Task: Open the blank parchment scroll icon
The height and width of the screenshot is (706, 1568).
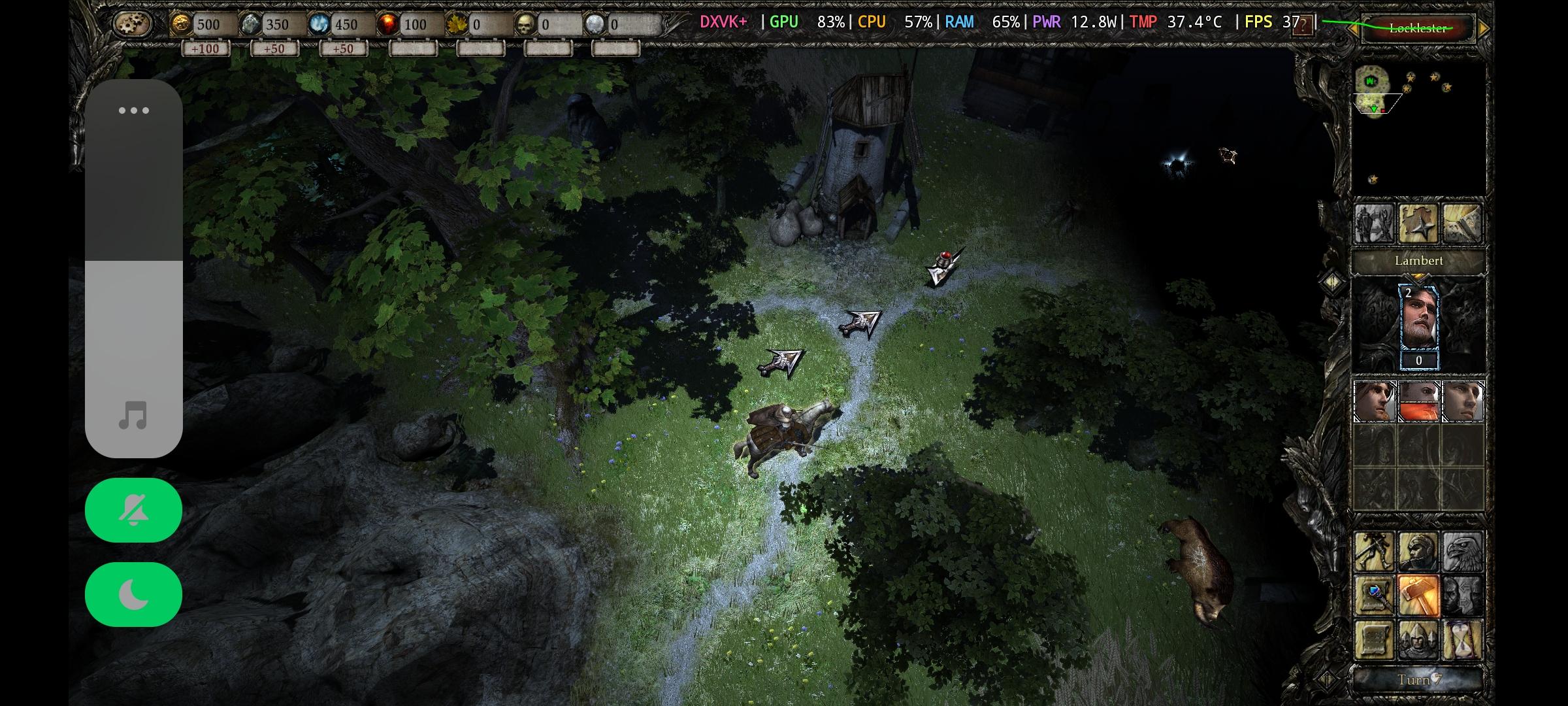Action: tap(1374, 640)
